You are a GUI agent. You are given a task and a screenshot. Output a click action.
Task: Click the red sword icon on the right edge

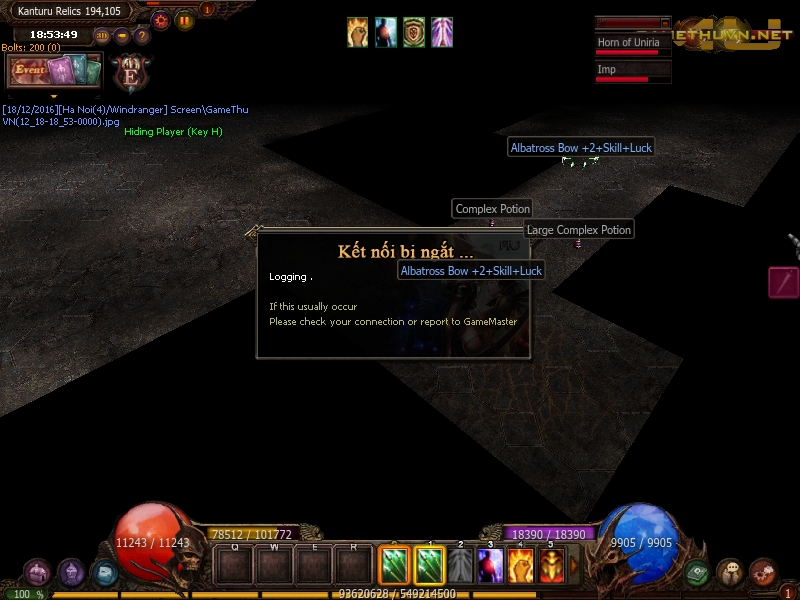pos(783,282)
